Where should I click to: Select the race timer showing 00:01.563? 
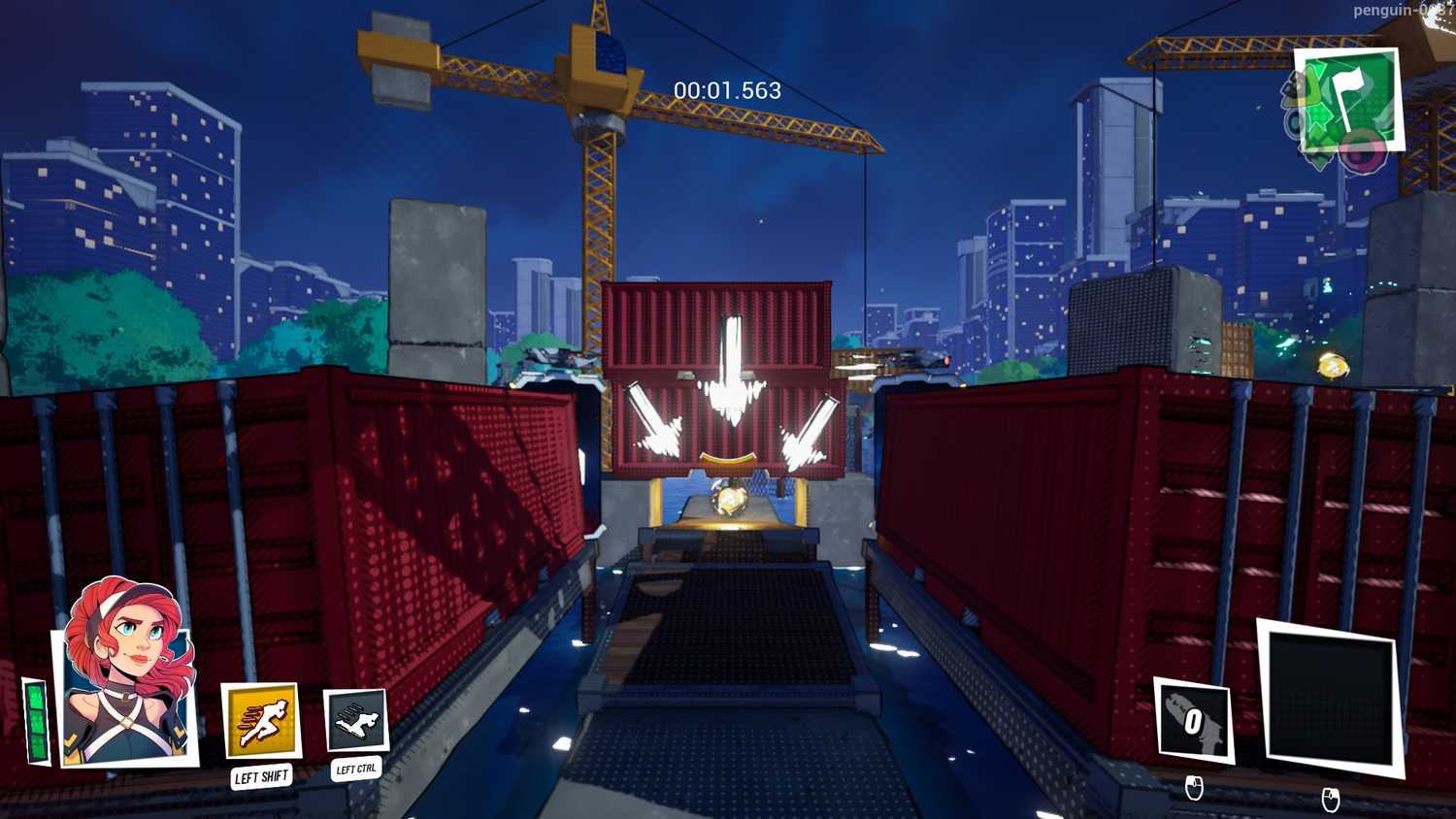tap(726, 92)
